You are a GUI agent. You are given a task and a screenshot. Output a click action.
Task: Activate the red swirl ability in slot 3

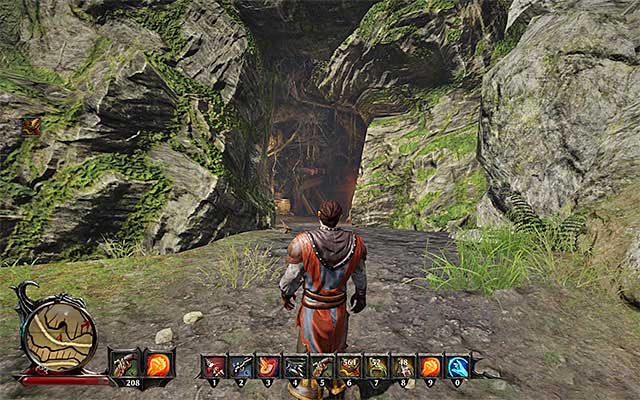tap(269, 366)
